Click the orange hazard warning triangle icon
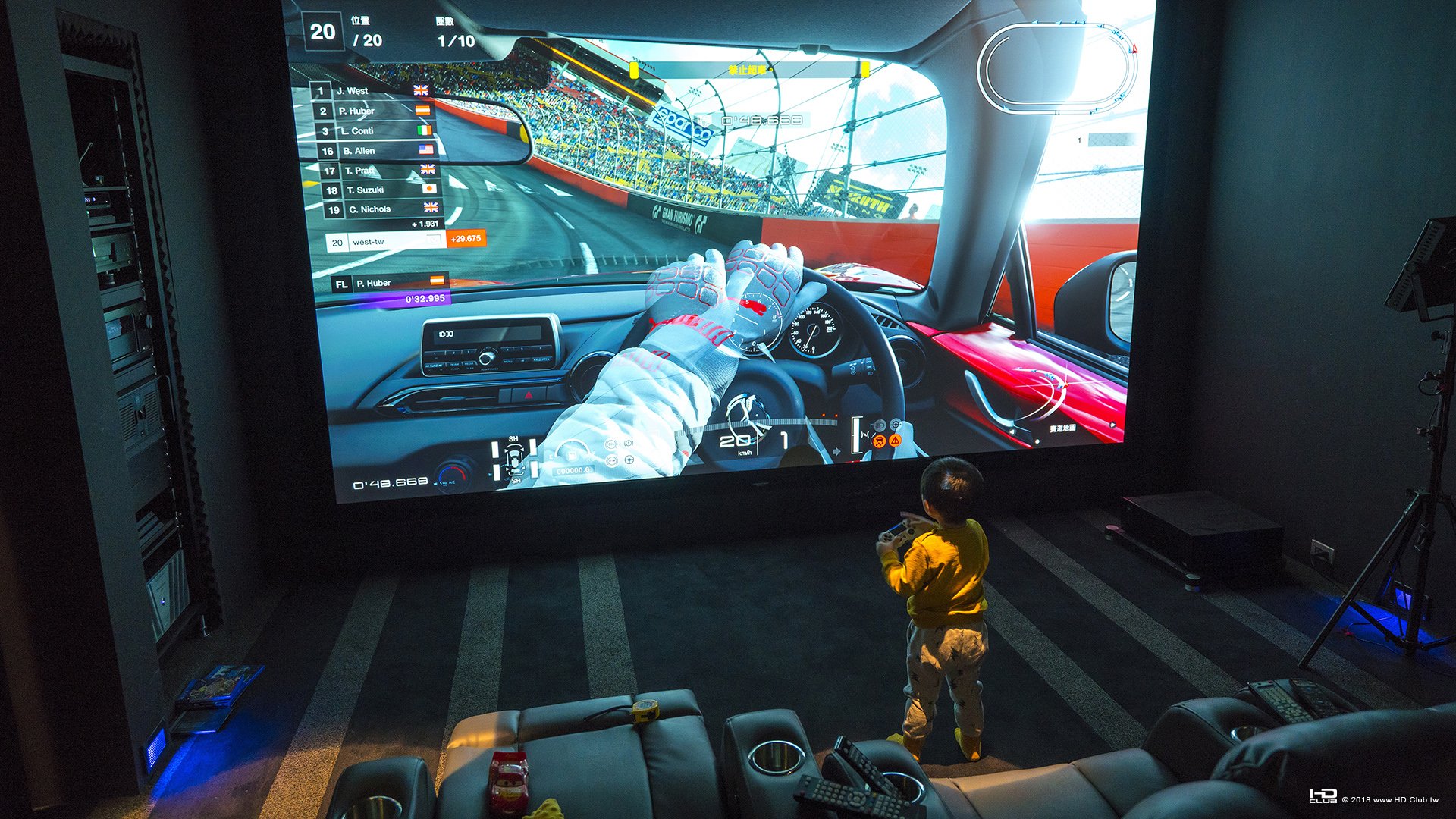The height and width of the screenshot is (819, 1456). point(896,440)
